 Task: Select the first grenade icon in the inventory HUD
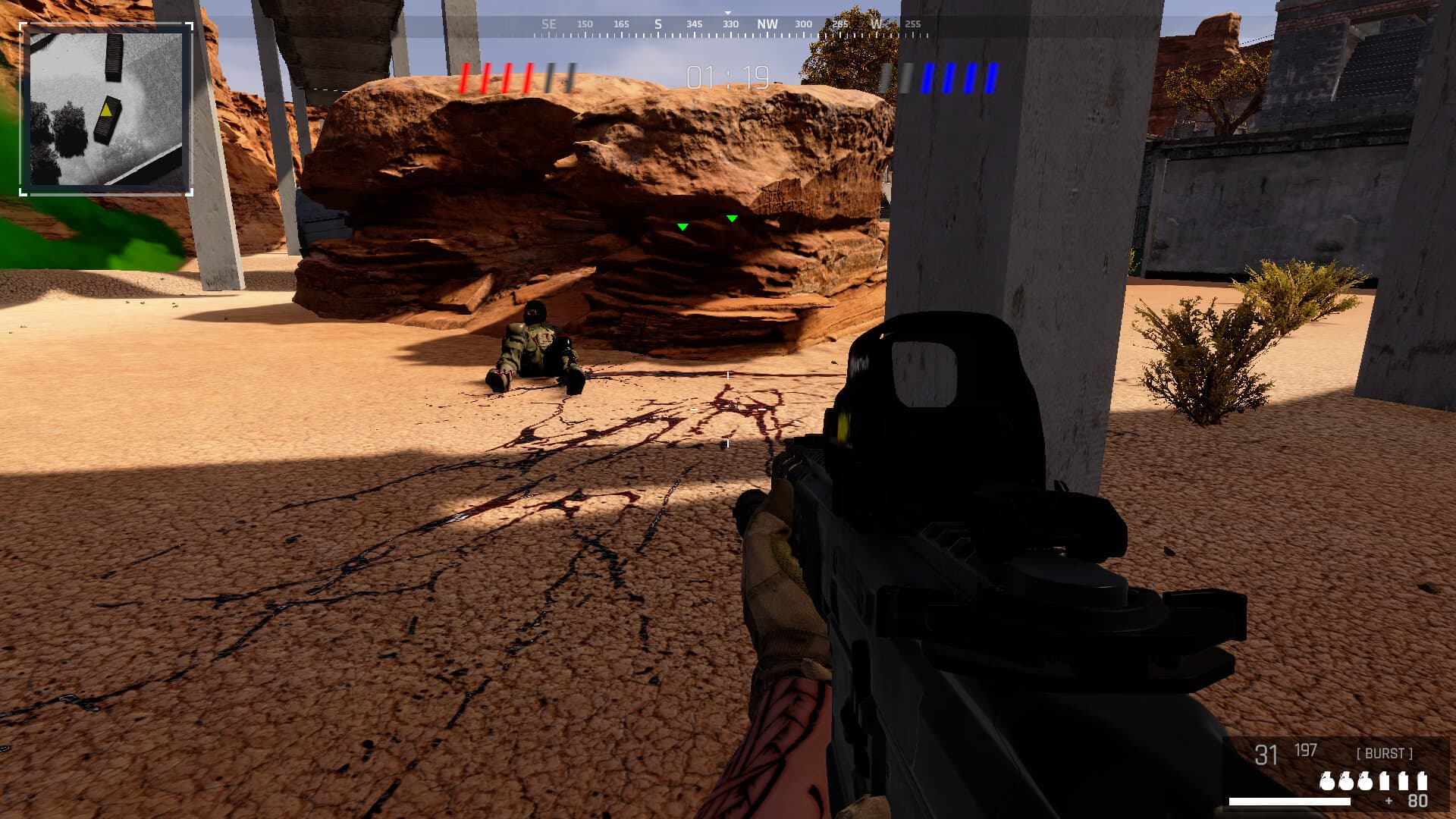(1326, 782)
